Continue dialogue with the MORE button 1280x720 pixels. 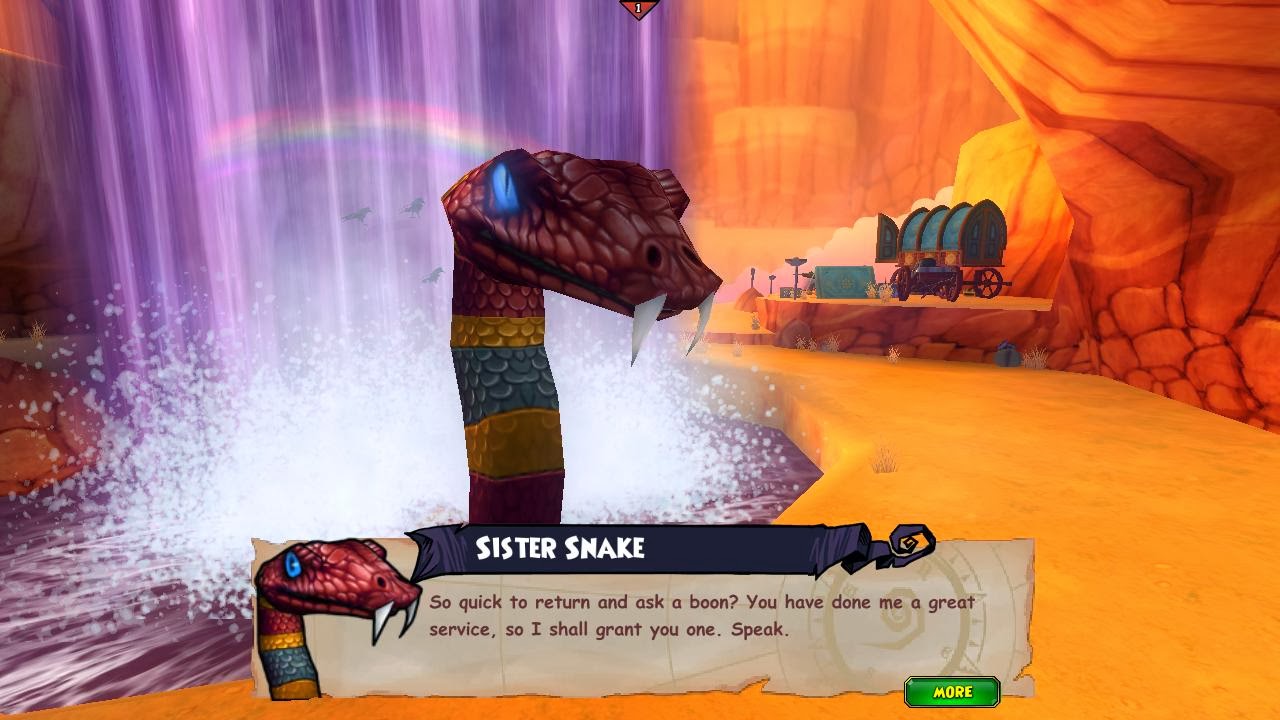click(952, 692)
